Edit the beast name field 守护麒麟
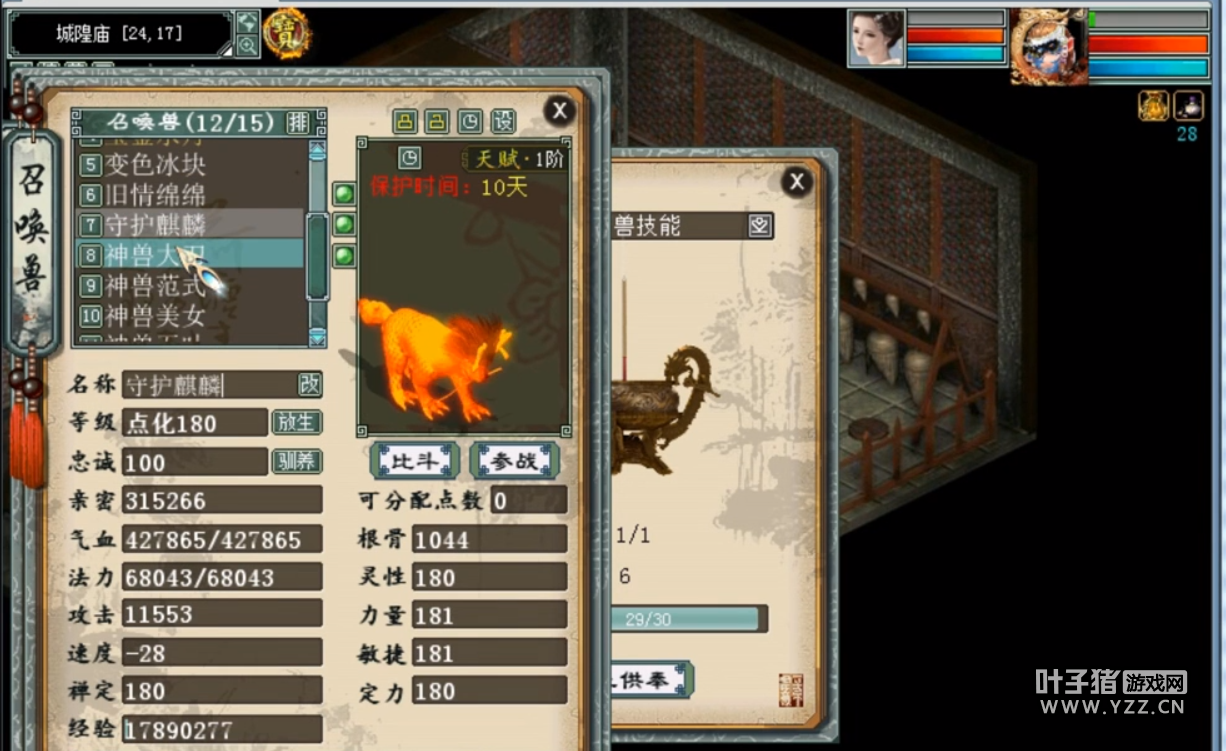 [x=208, y=384]
